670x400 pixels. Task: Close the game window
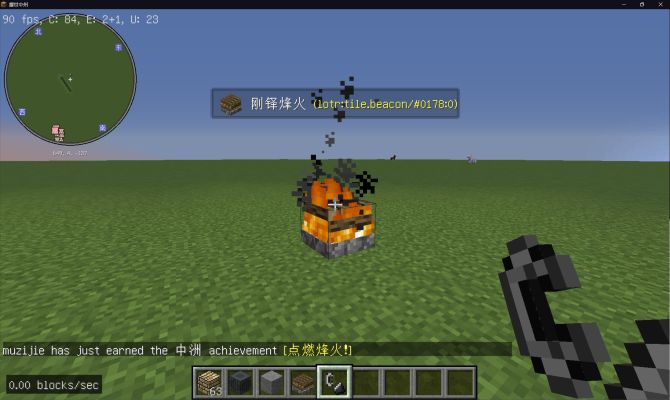point(658,5)
